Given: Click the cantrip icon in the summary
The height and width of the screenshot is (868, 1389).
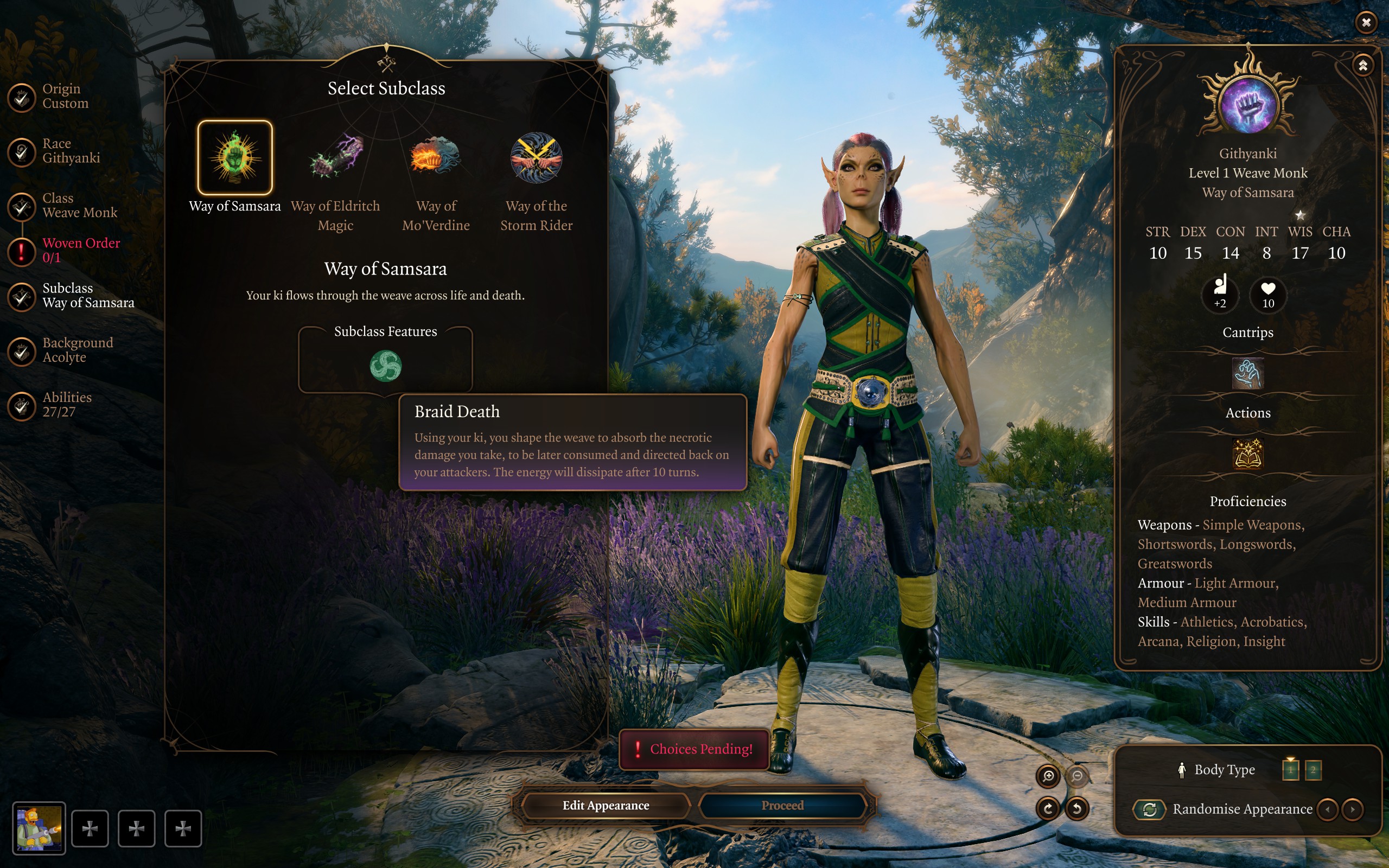Looking at the screenshot, I should pyautogui.click(x=1248, y=374).
